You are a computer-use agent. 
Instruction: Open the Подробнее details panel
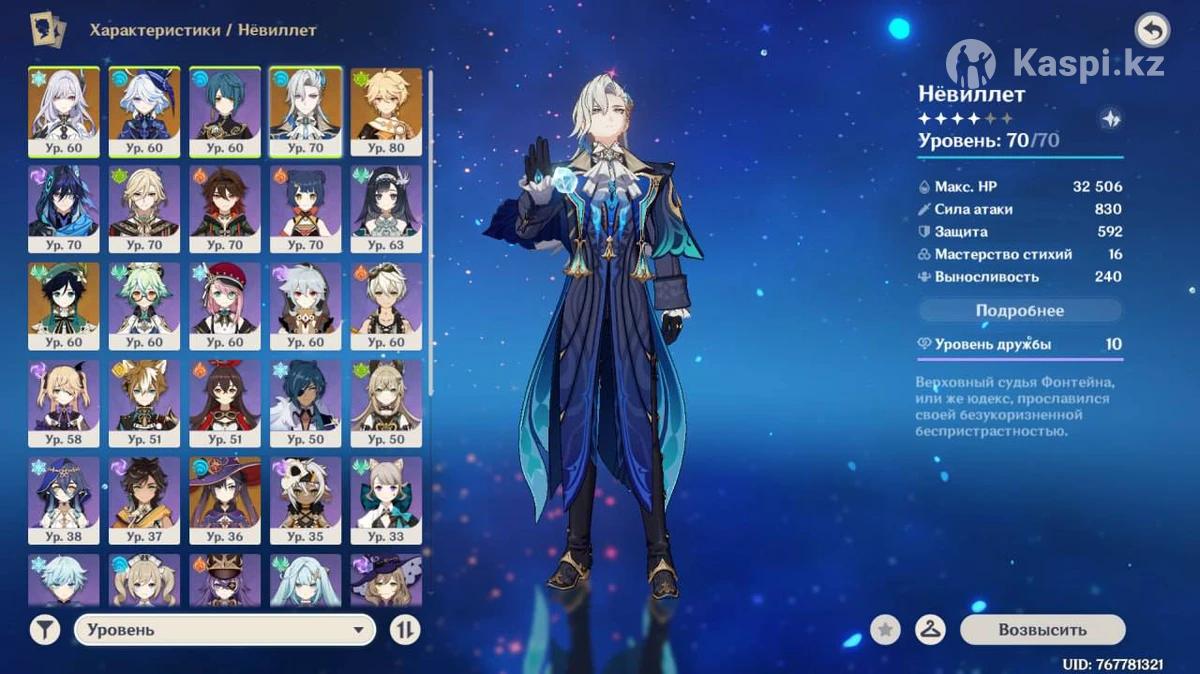point(1019,310)
